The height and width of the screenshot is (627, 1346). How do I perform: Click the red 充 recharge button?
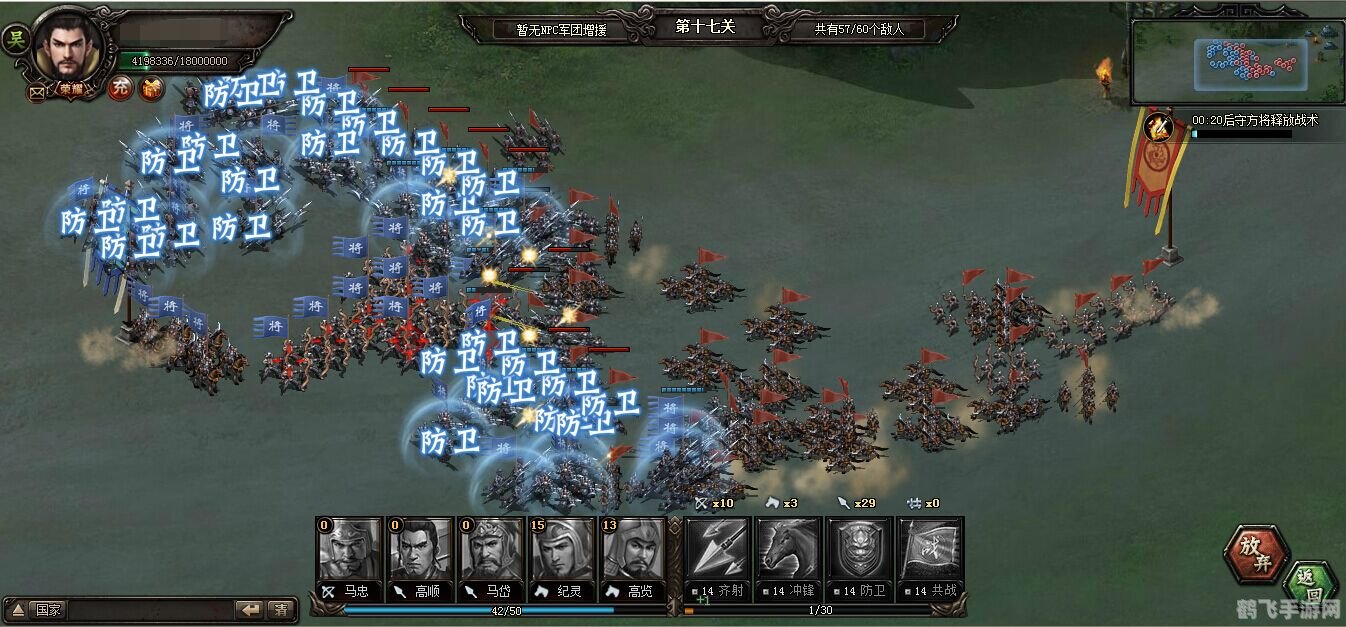coord(120,88)
